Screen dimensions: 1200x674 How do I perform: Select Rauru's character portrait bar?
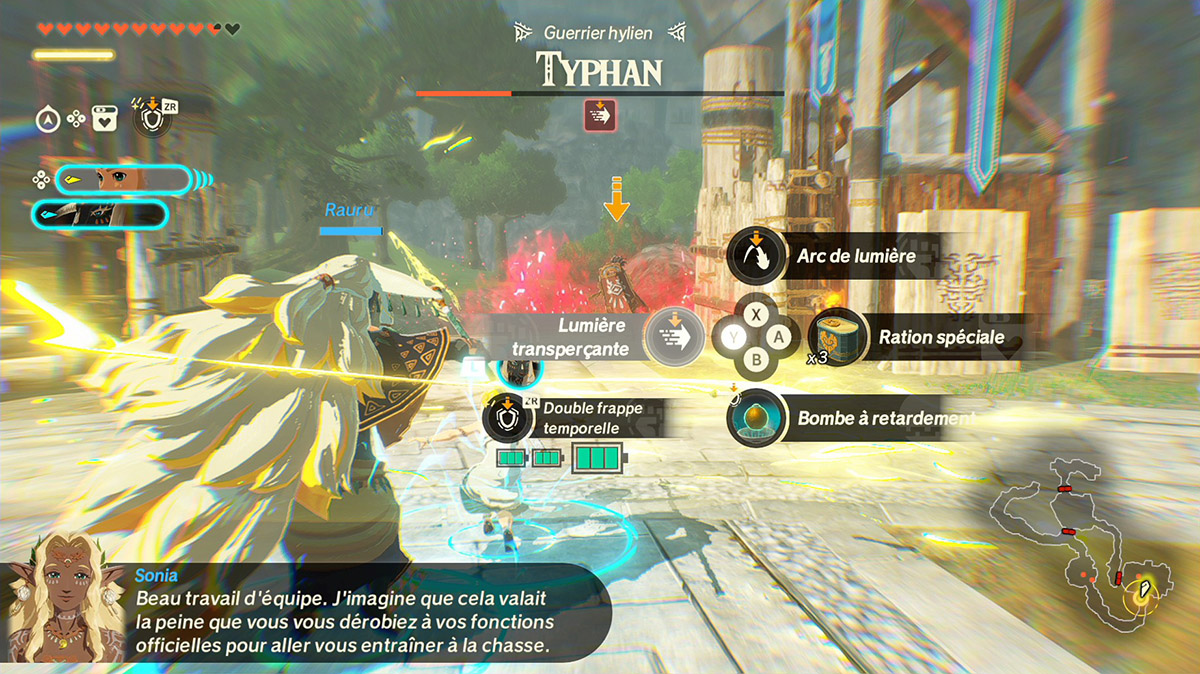pos(100,214)
